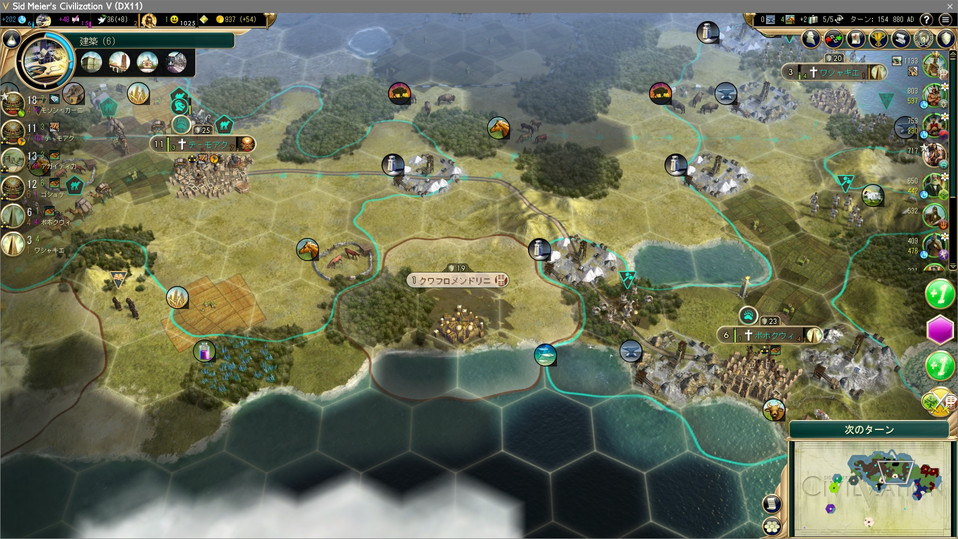Image resolution: width=958 pixels, height=539 pixels.
Task: Open the victory progress trophy icon
Action: tap(879, 39)
